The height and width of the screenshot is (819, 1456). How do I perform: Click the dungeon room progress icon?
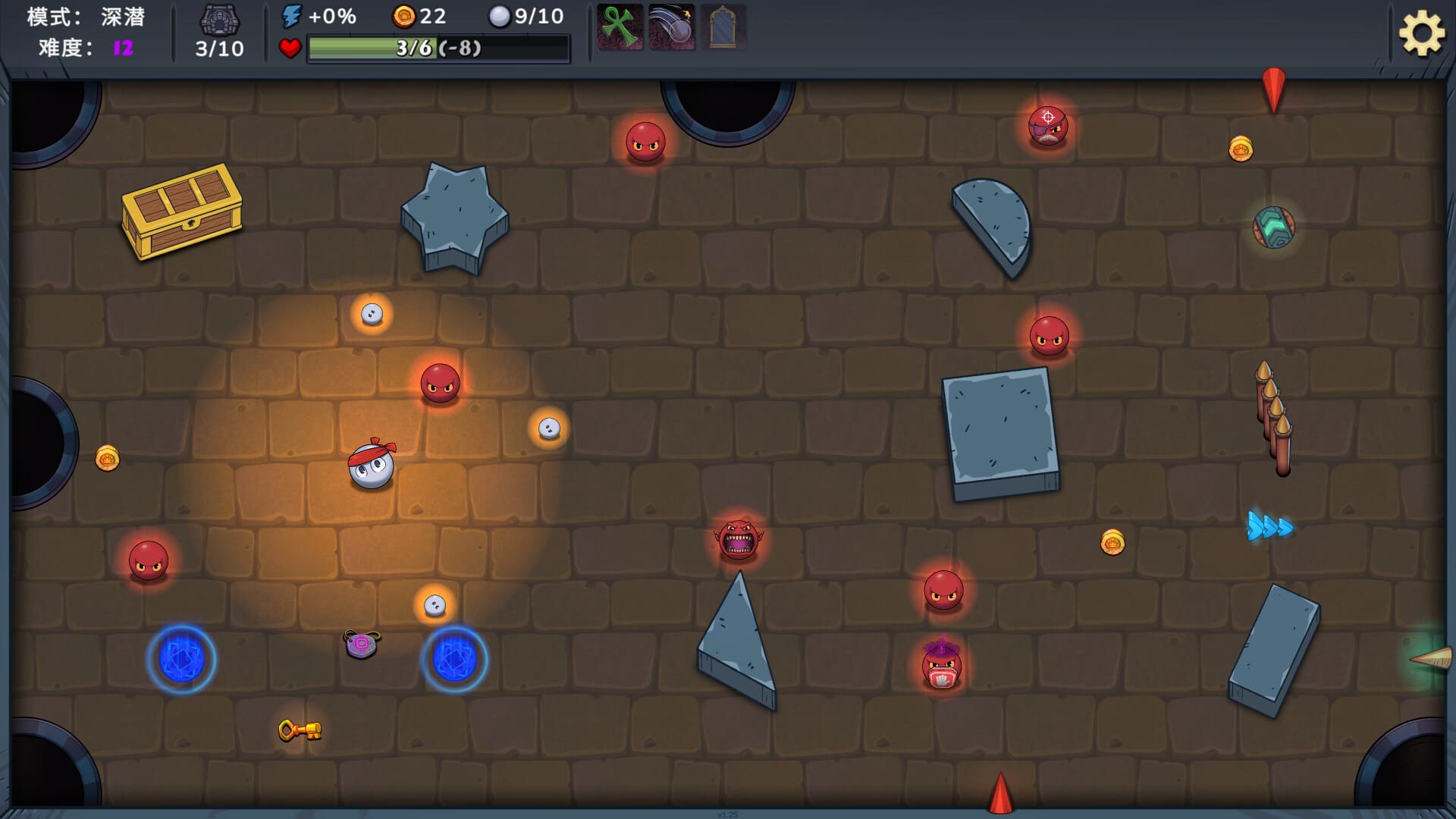pyautogui.click(x=219, y=19)
